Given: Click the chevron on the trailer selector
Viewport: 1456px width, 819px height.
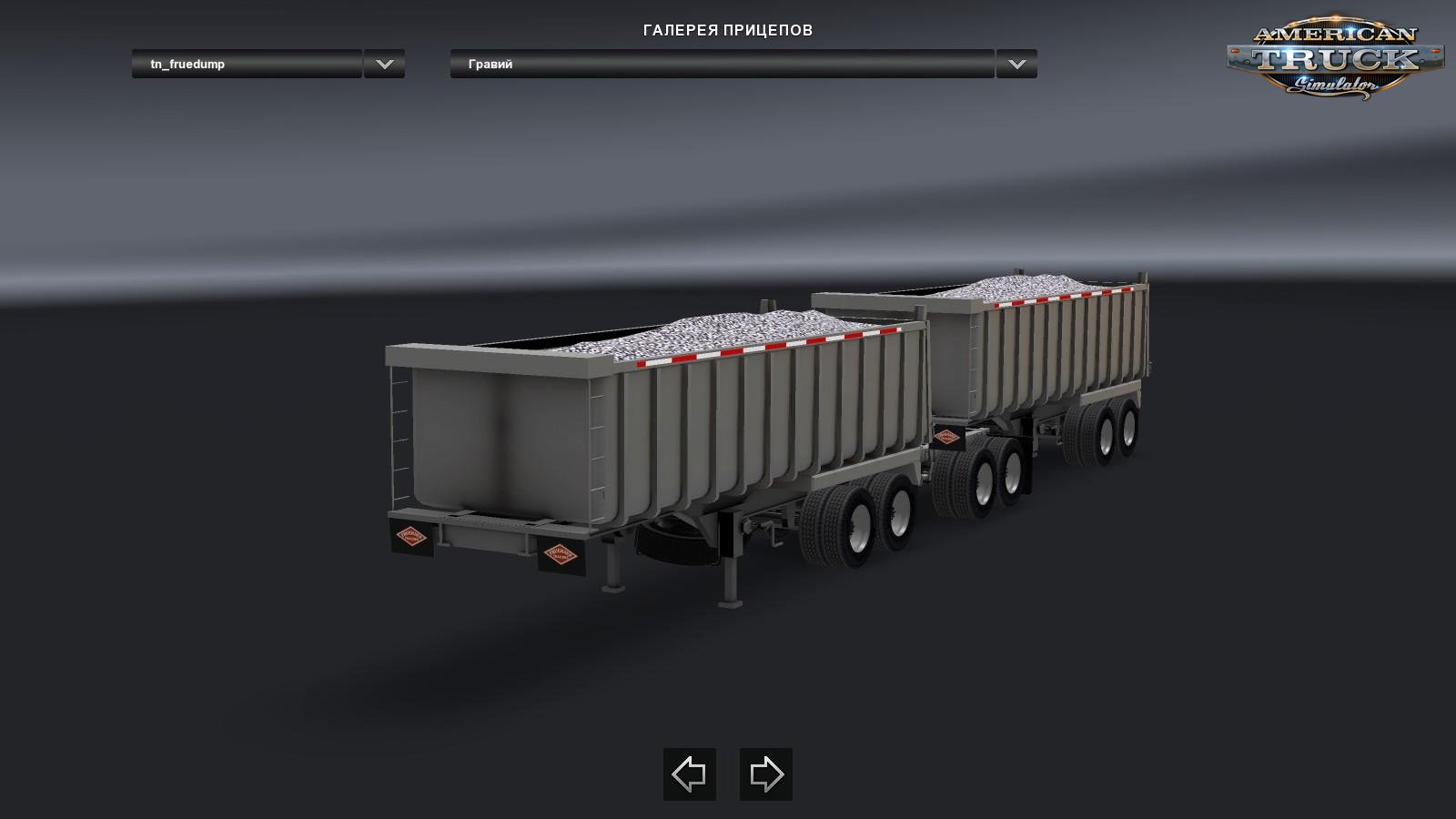Looking at the screenshot, I should click(x=384, y=65).
